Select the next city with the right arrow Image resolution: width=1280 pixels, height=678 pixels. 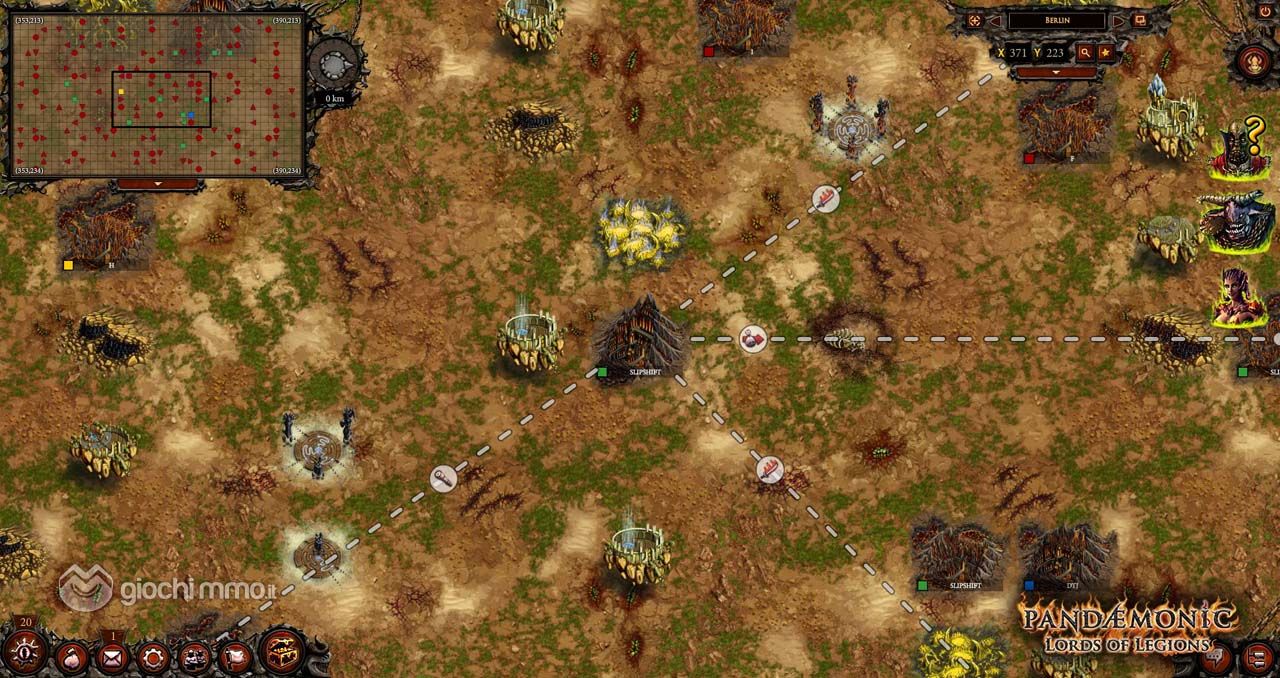pyautogui.click(x=1118, y=21)
